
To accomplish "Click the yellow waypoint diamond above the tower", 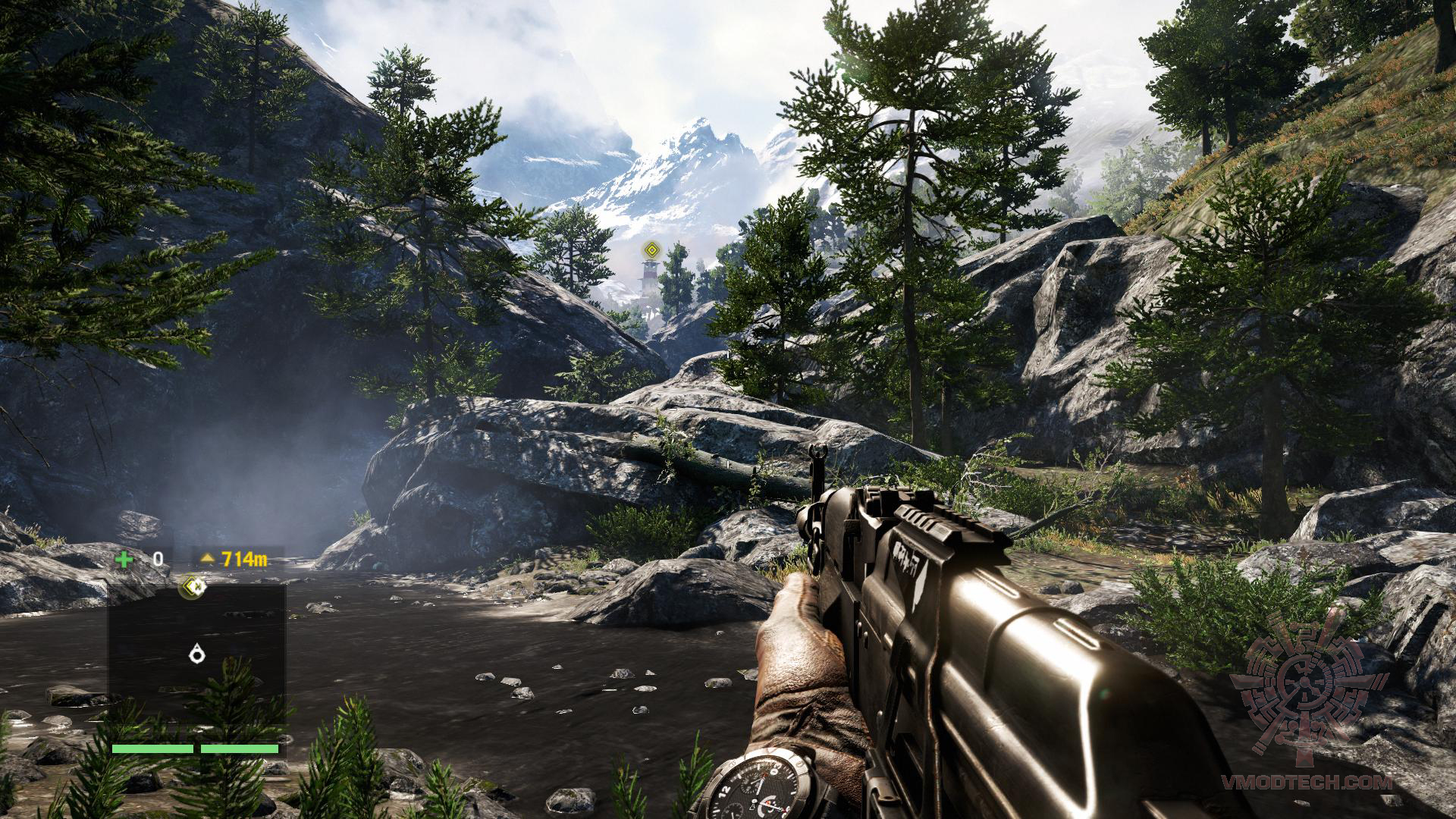I will tap(650, 249).
